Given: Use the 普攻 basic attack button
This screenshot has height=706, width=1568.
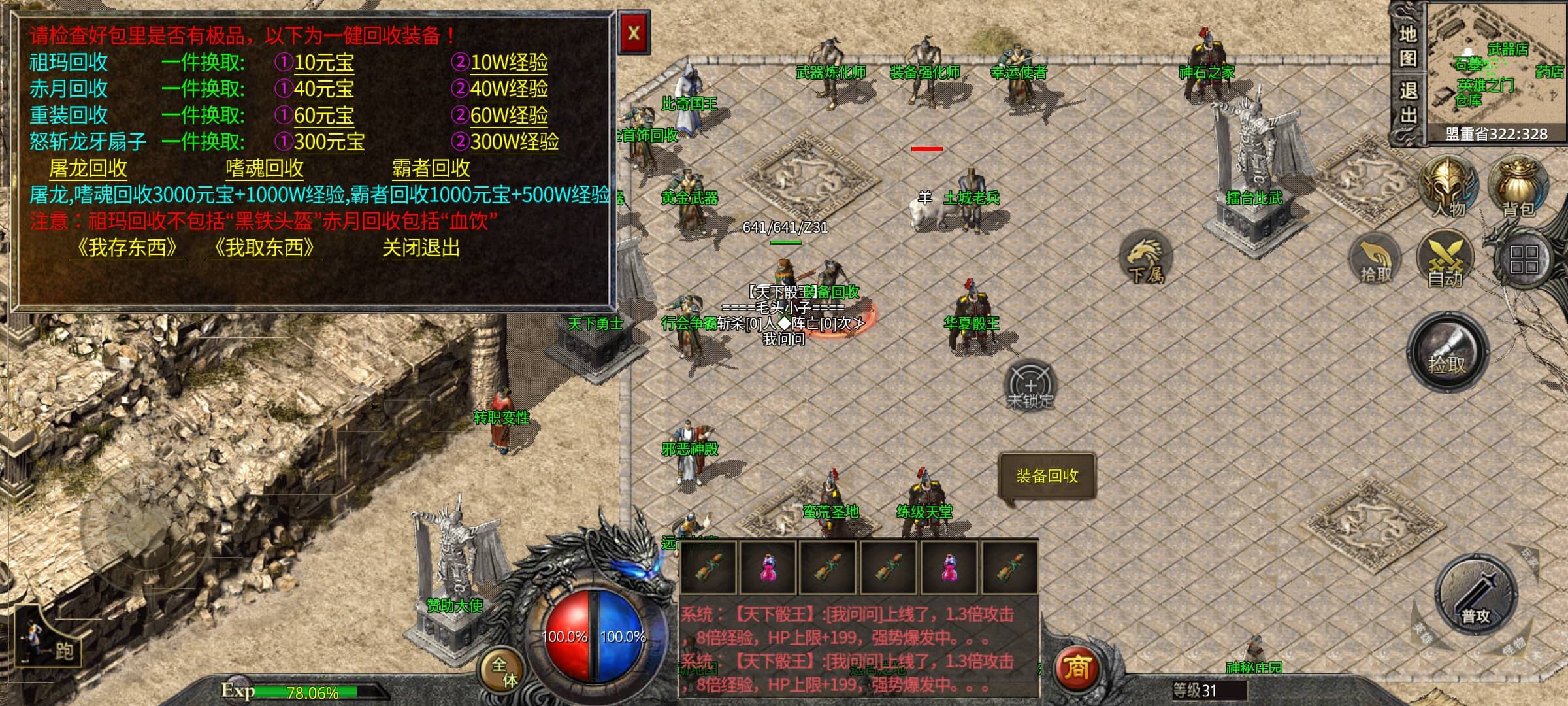Looking at the screenshot, I should tap(1475, 595).
